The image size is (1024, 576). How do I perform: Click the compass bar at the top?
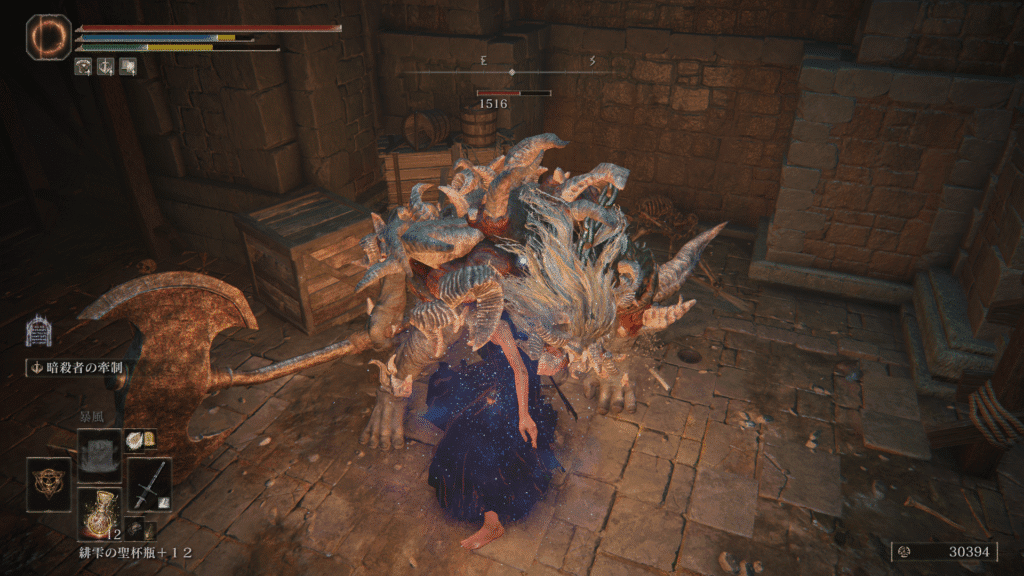pos(511,72)
